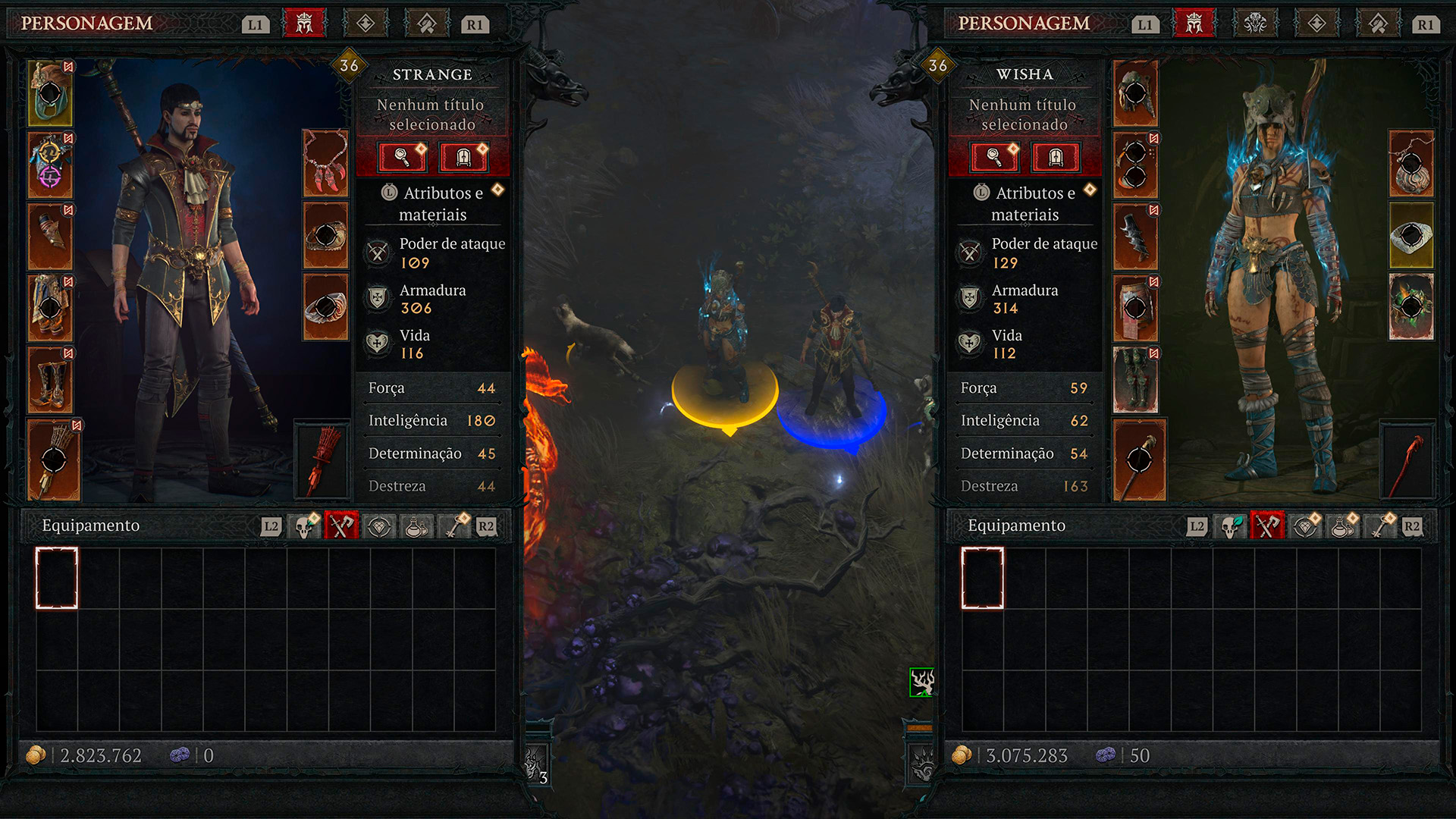Open Strange's magnifying glass inspect button
Viewport: 1456px width, 819px height.
tap(402, 157)
